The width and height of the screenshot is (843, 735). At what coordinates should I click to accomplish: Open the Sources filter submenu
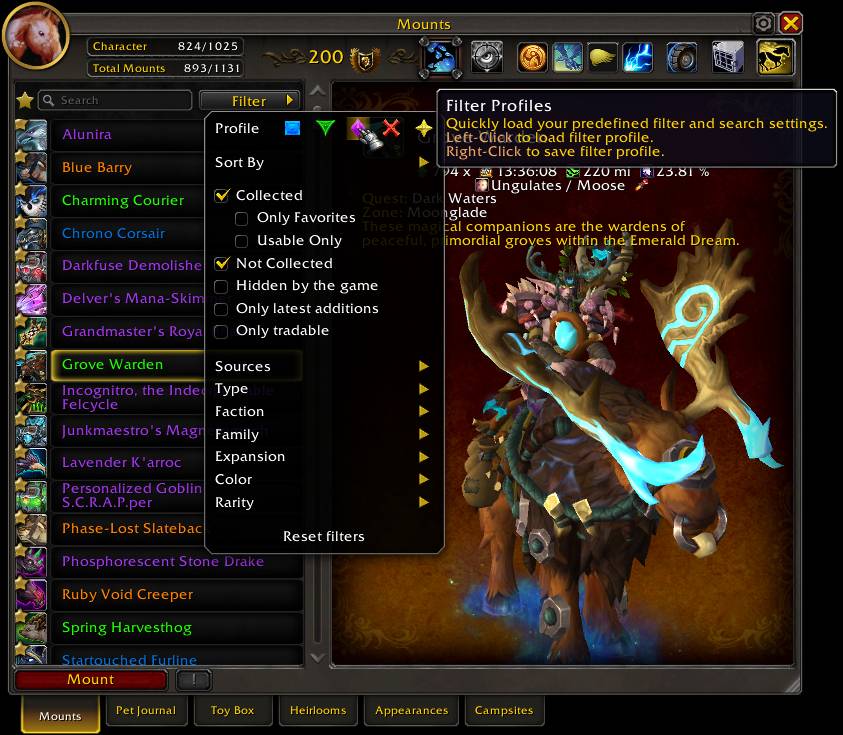pyautogui.click(x=322, y=367)
